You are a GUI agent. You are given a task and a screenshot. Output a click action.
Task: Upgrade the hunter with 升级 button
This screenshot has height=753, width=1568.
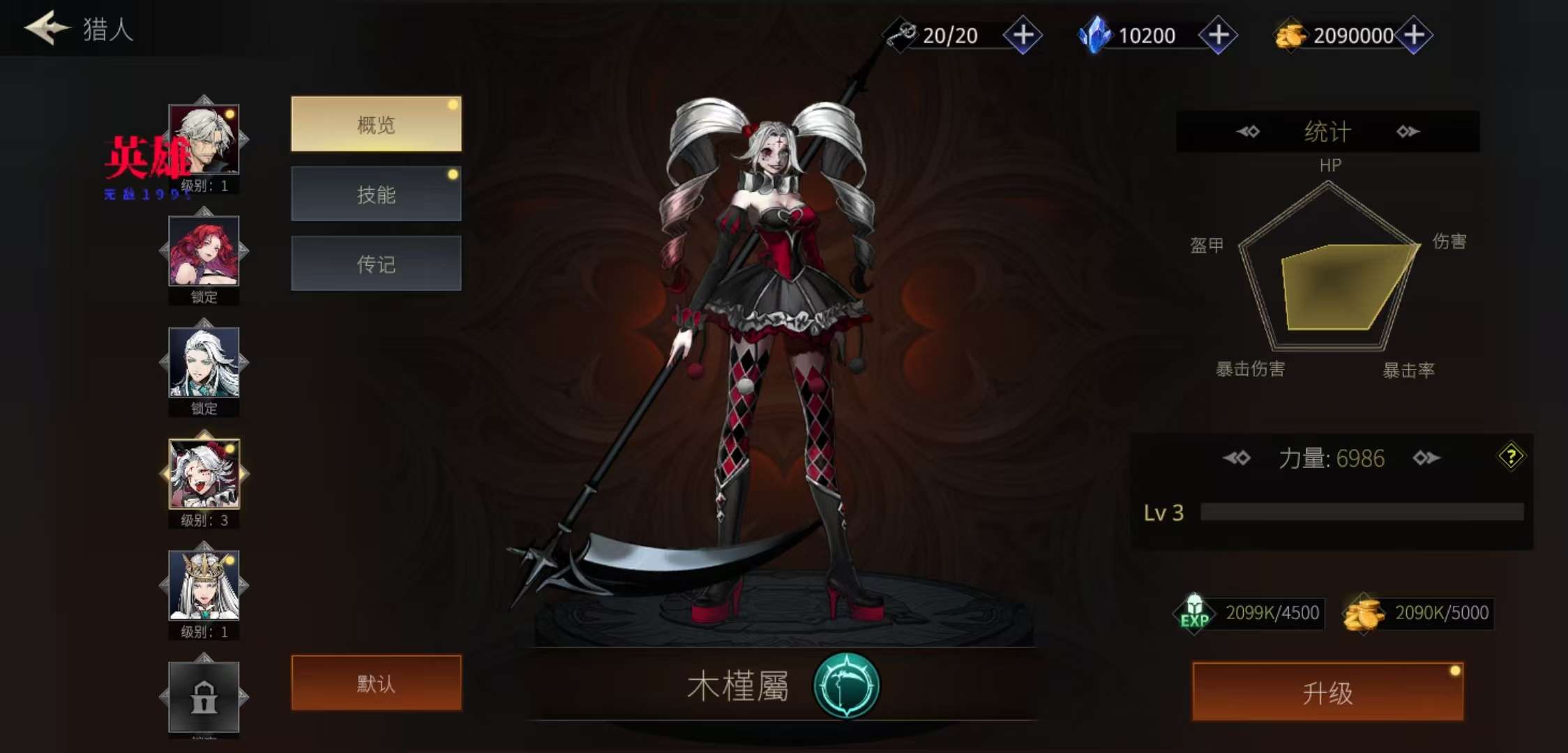point(1327,692)
